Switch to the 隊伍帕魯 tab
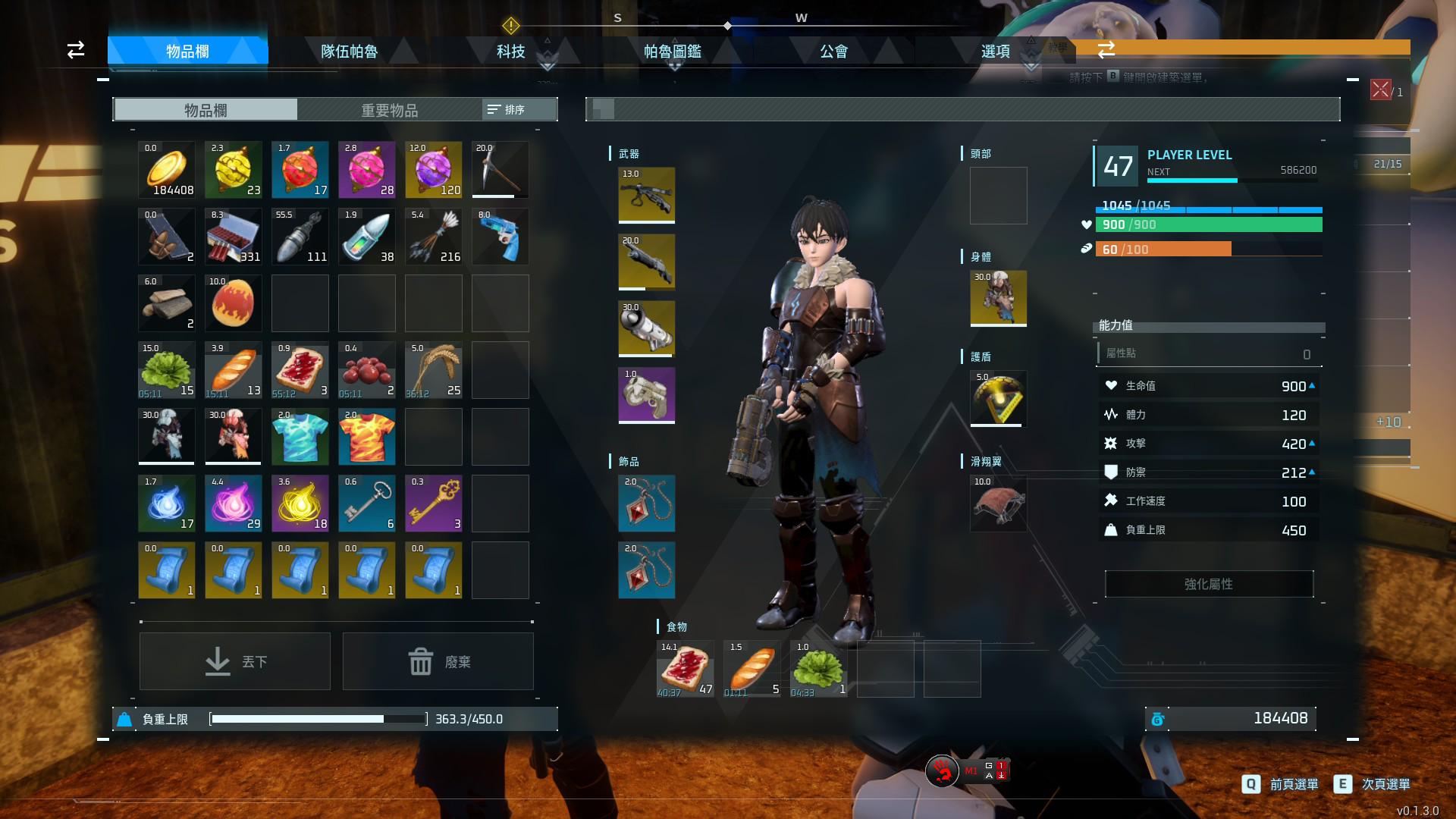 349,51
